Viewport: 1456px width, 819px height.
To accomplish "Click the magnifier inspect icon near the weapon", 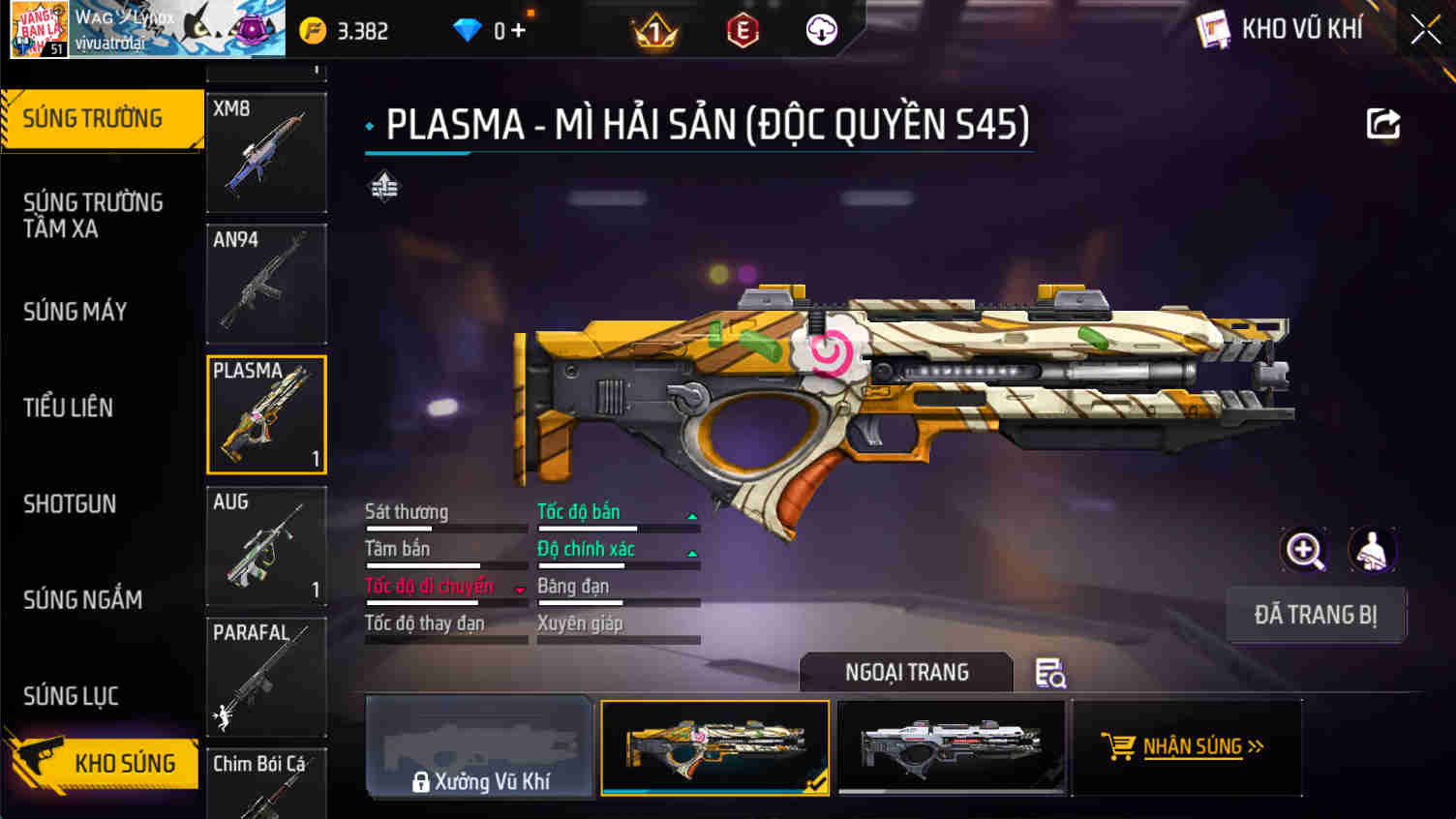I will pos(1304,552).
